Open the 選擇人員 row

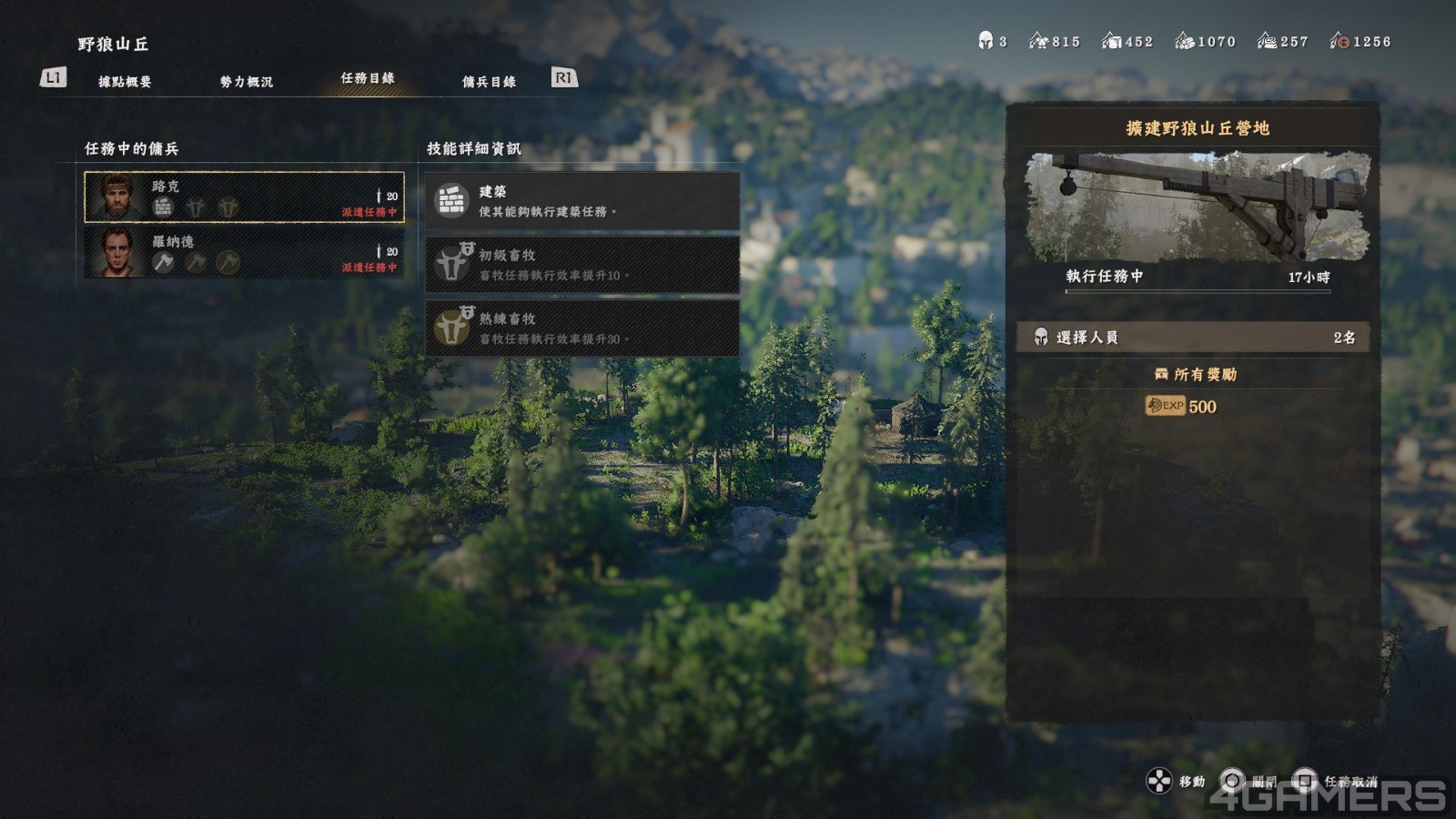tap(1194, 338)
